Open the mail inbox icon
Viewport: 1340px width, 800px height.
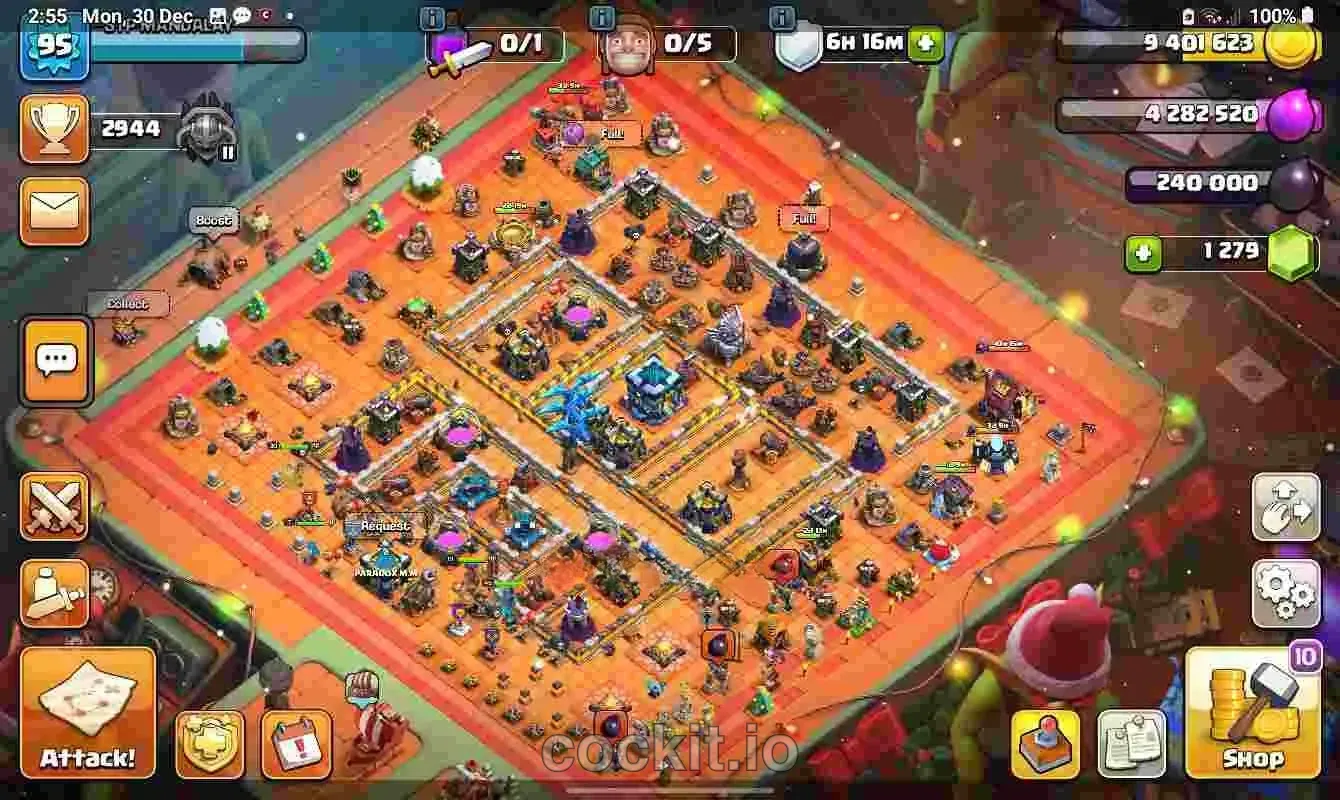tap(55, 212)
